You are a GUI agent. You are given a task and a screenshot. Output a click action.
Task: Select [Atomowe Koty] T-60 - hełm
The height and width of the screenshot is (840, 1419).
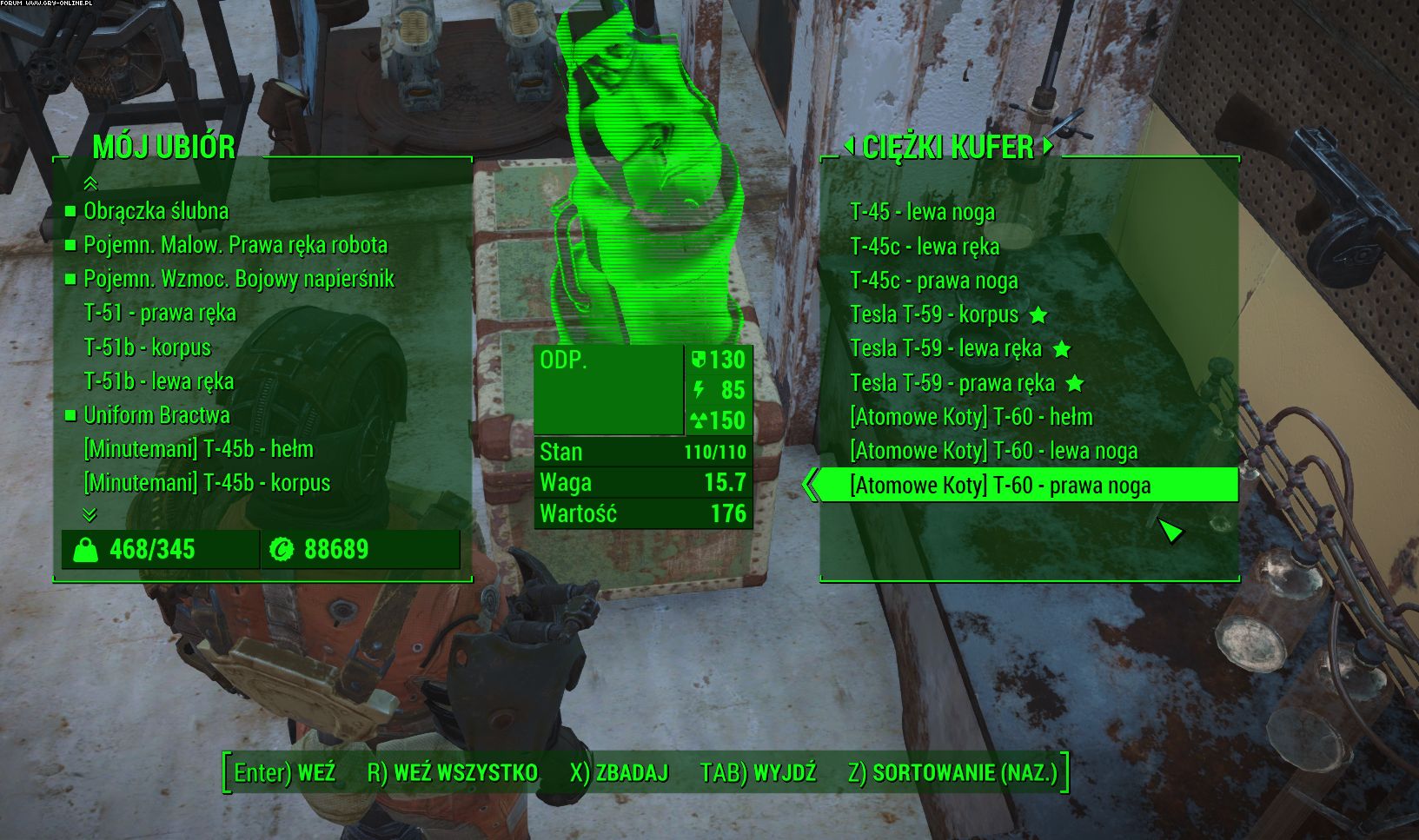tap(971, 417)
